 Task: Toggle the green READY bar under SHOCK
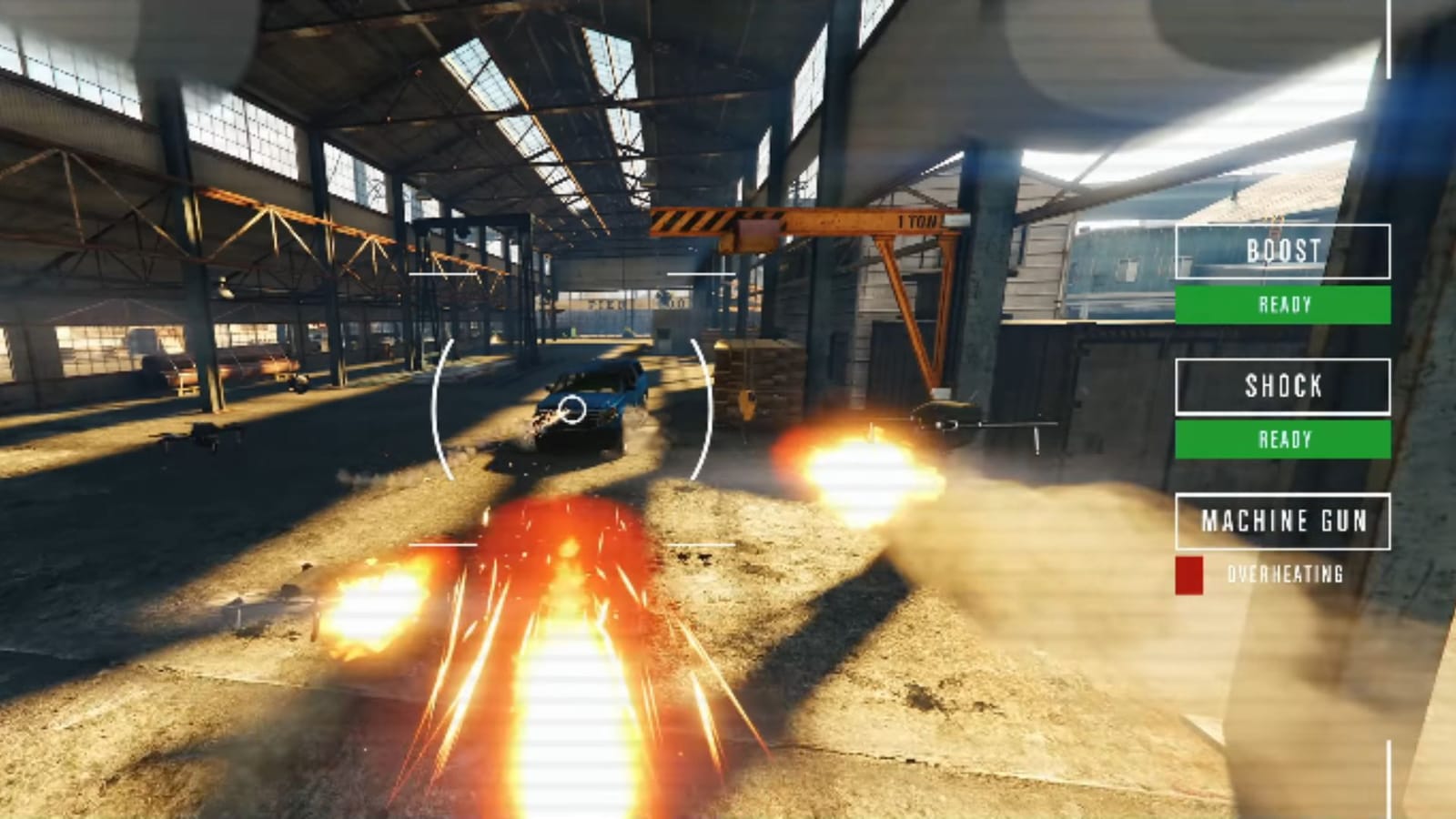click(1283, 440)
